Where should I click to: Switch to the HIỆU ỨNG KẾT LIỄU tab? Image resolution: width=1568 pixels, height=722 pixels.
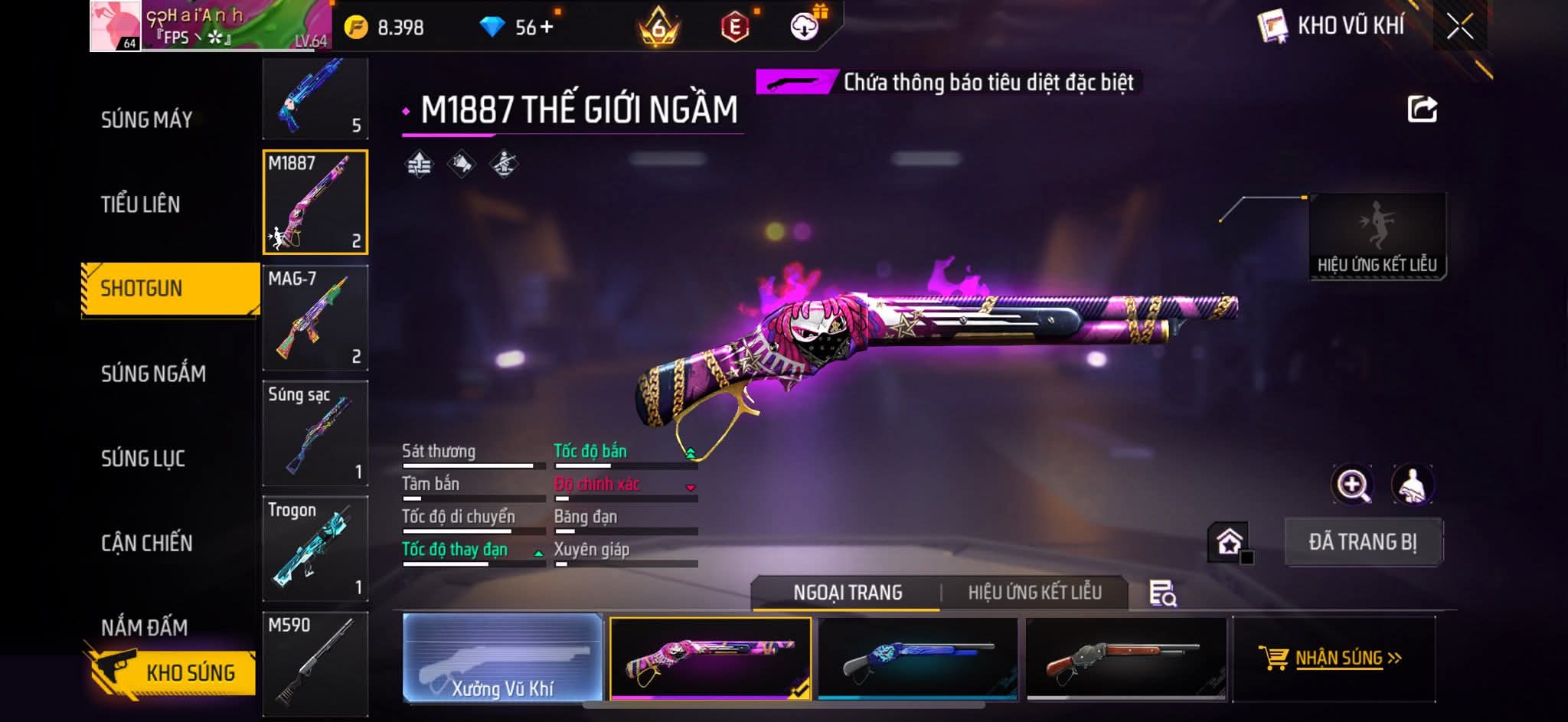[x=1034, y=593]
